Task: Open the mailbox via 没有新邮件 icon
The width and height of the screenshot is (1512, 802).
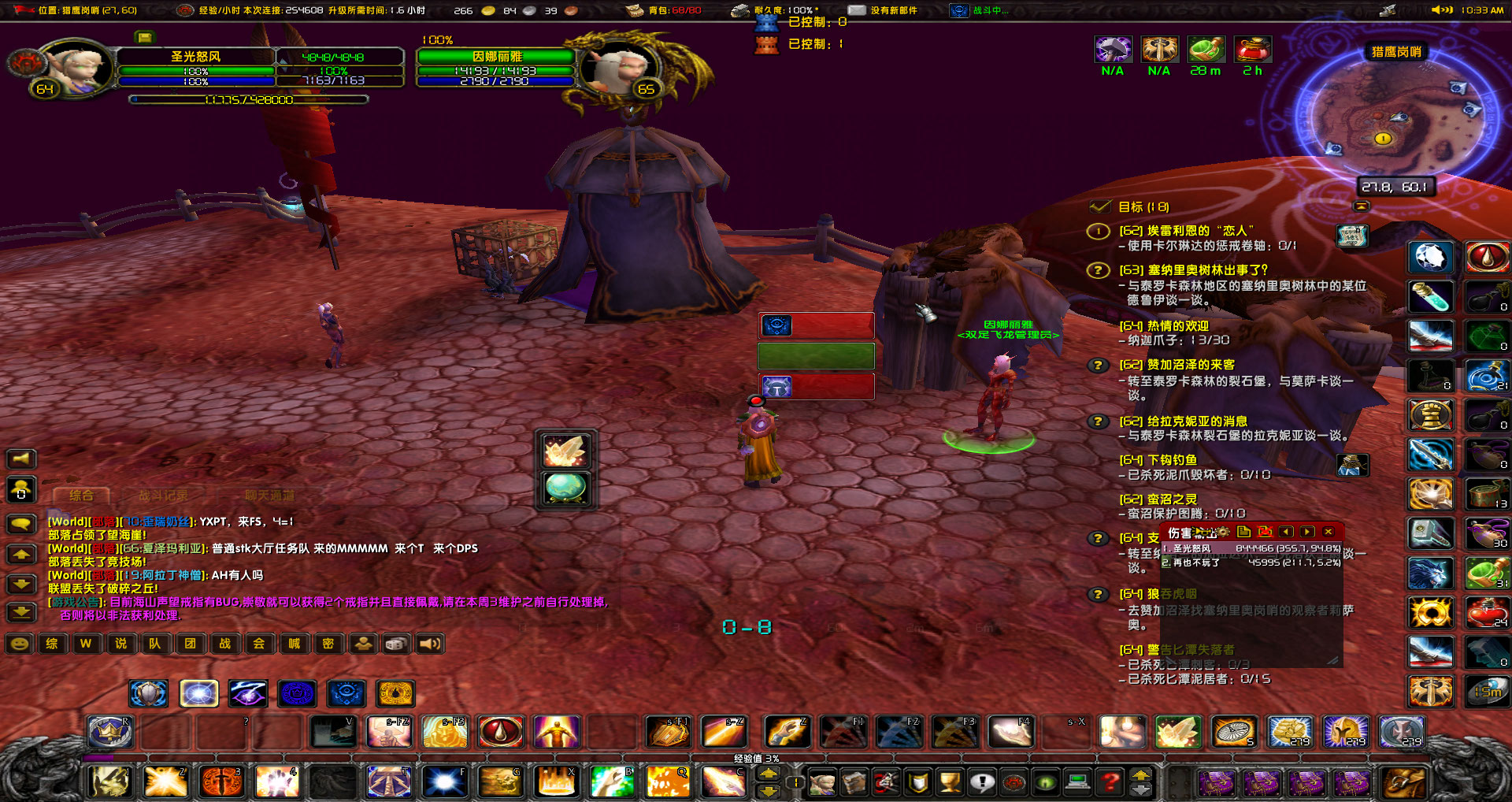Action: point(855,10)
